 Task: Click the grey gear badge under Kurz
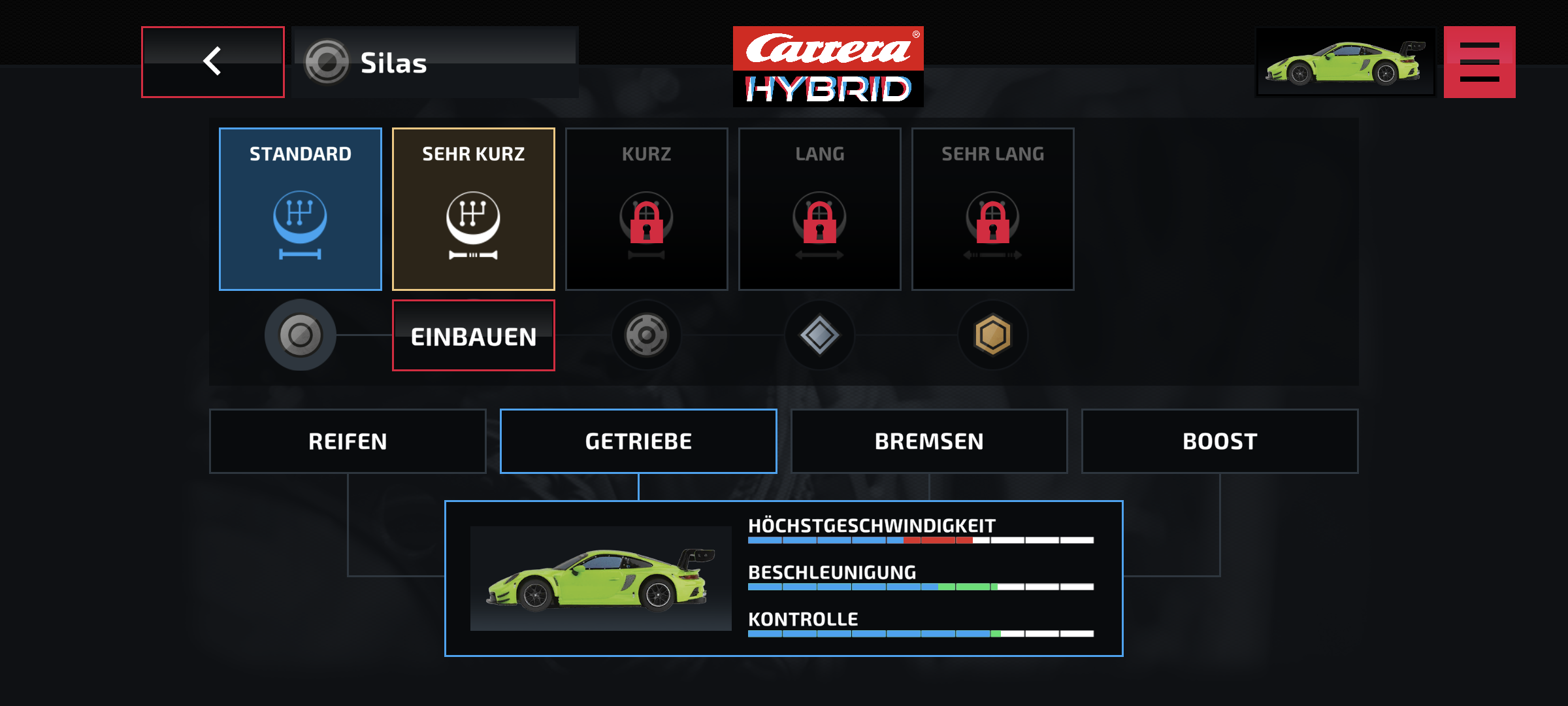point(647,335)
